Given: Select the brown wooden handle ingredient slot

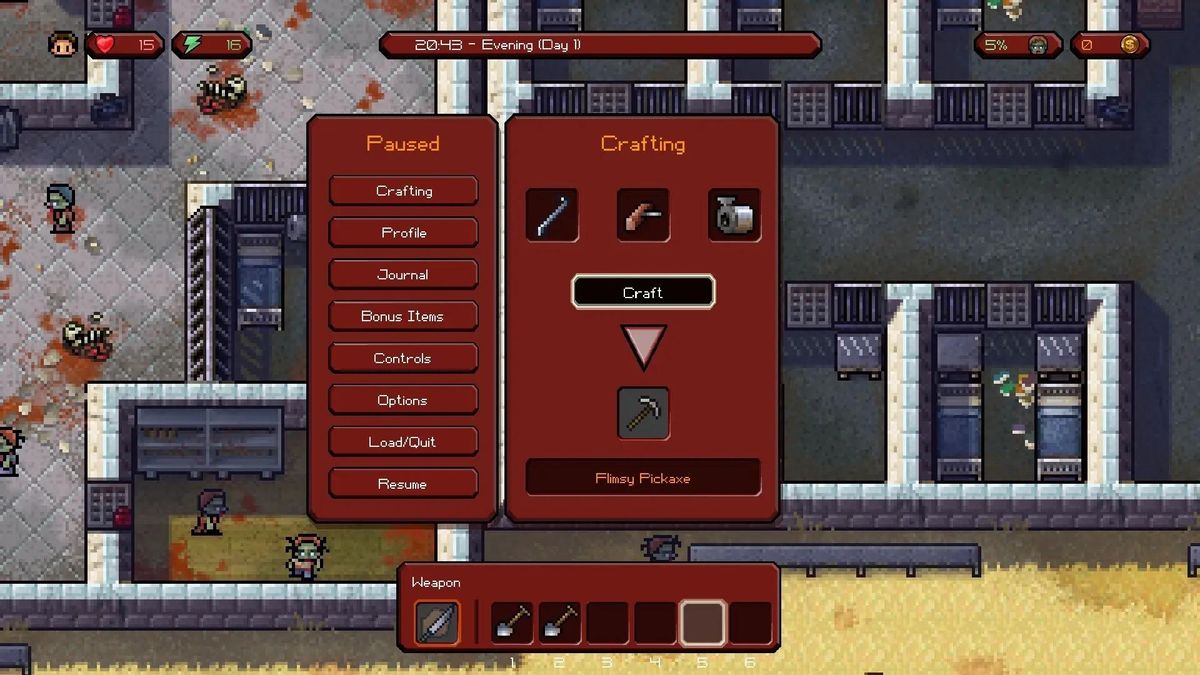Looking at the screenshot, I should [x=643, y=215].
